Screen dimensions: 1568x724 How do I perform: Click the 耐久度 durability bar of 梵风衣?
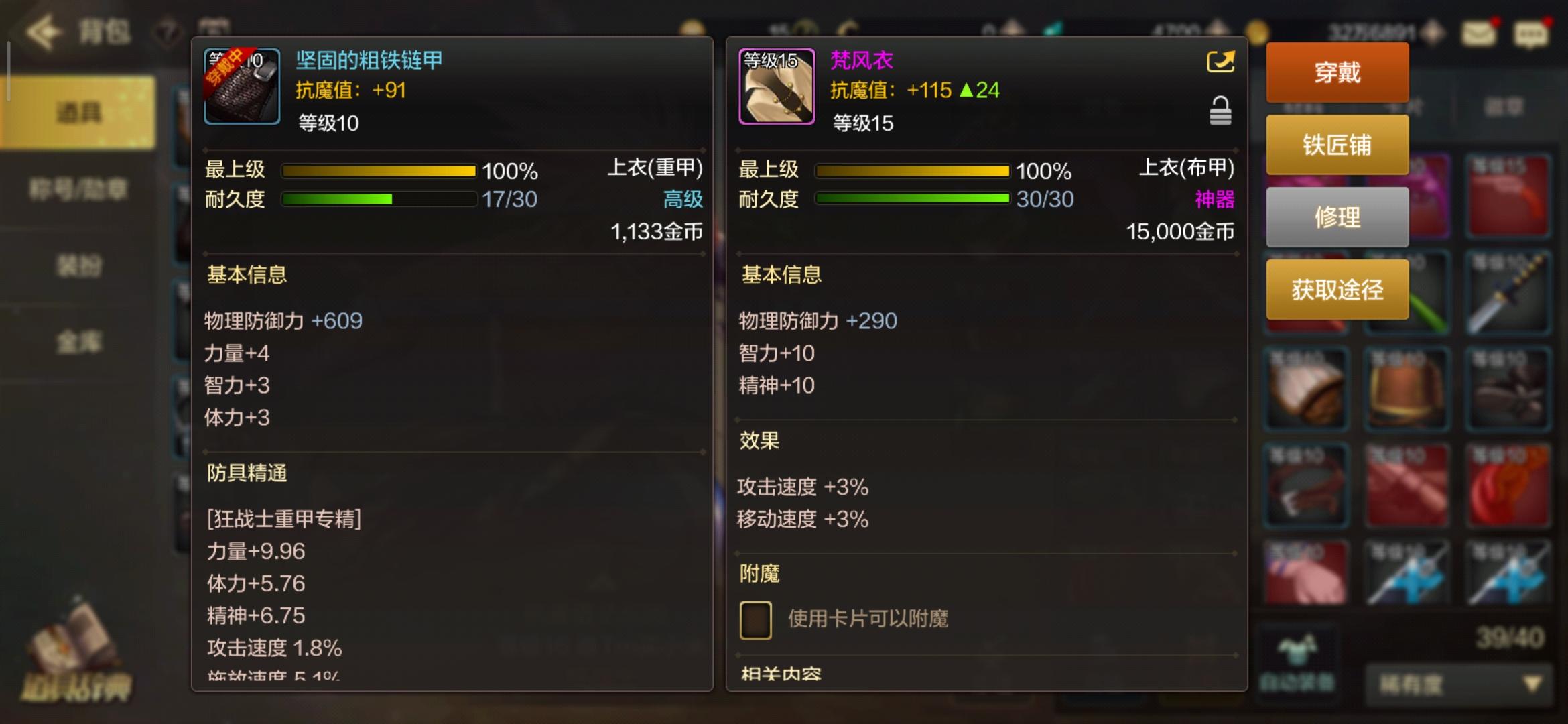tap(911, 199)
